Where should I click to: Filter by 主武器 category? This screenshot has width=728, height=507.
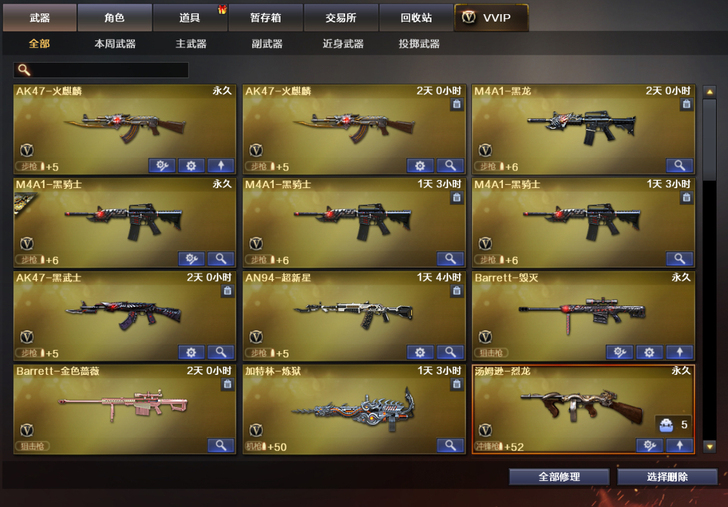point(190,44)
